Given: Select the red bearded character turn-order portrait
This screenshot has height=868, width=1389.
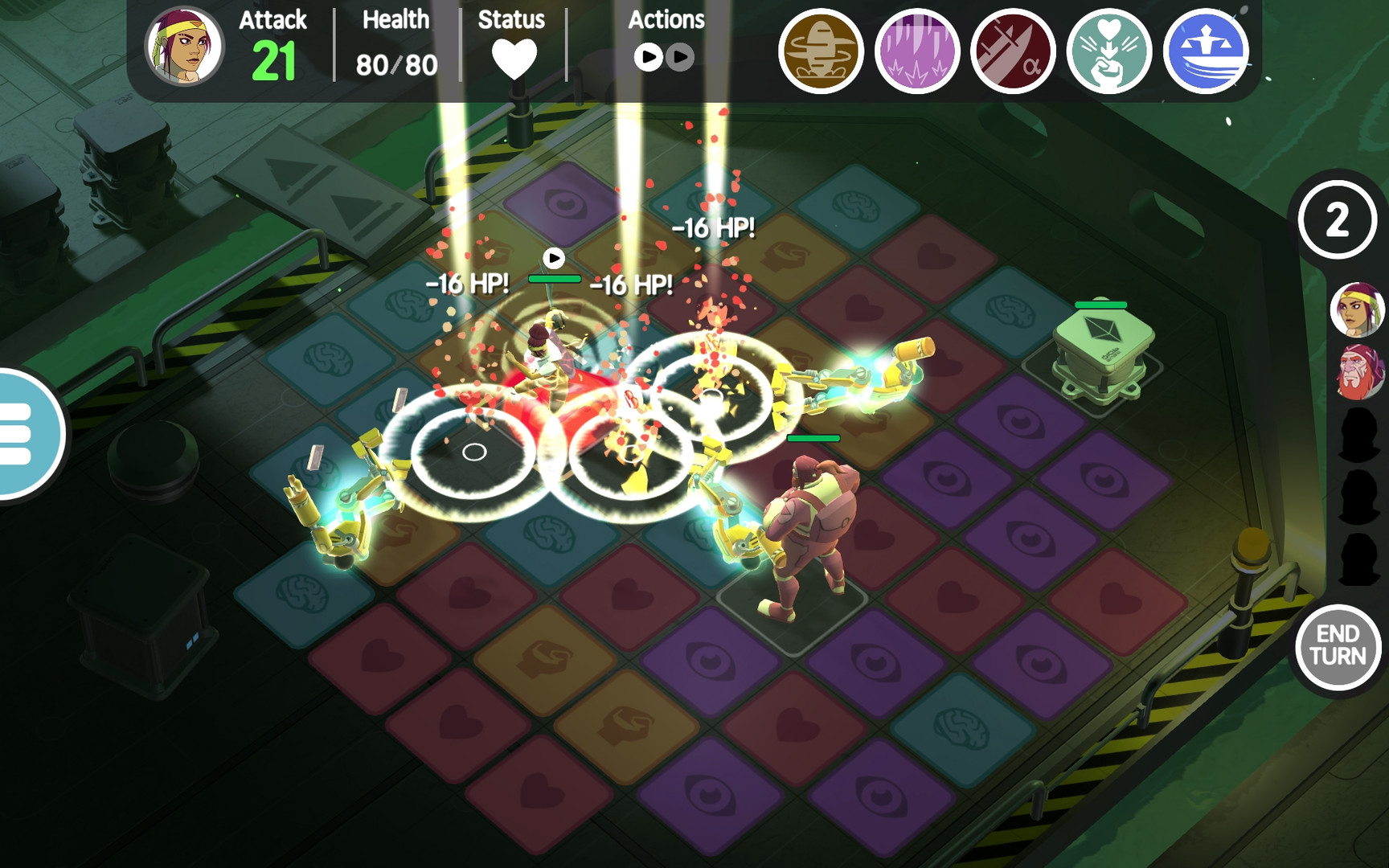Looking at the screenshot, I should tap(1358, 372).
